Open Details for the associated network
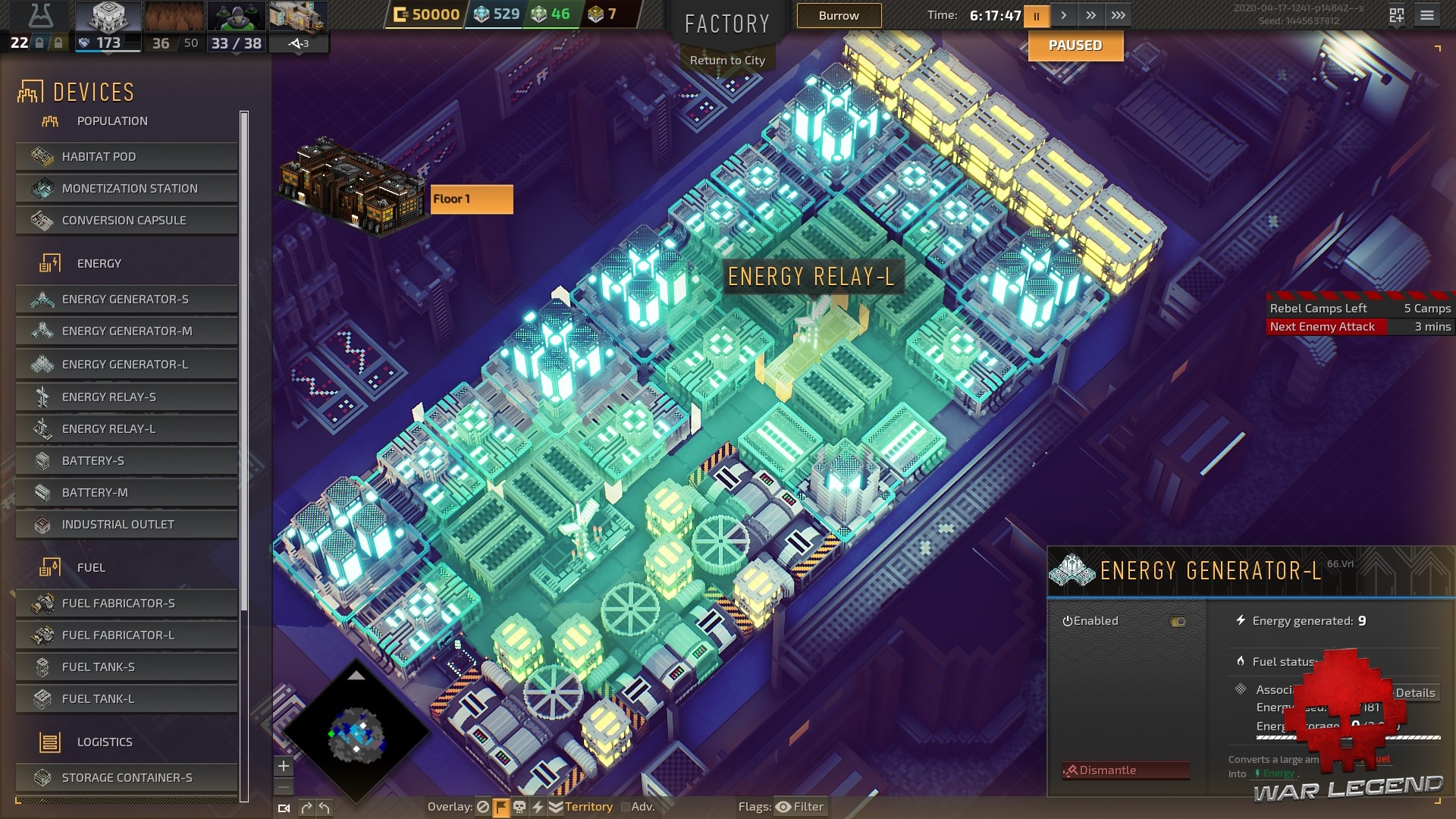Image resolution: width=1456 pixels, height=819 pixels. click(1415, 693)
